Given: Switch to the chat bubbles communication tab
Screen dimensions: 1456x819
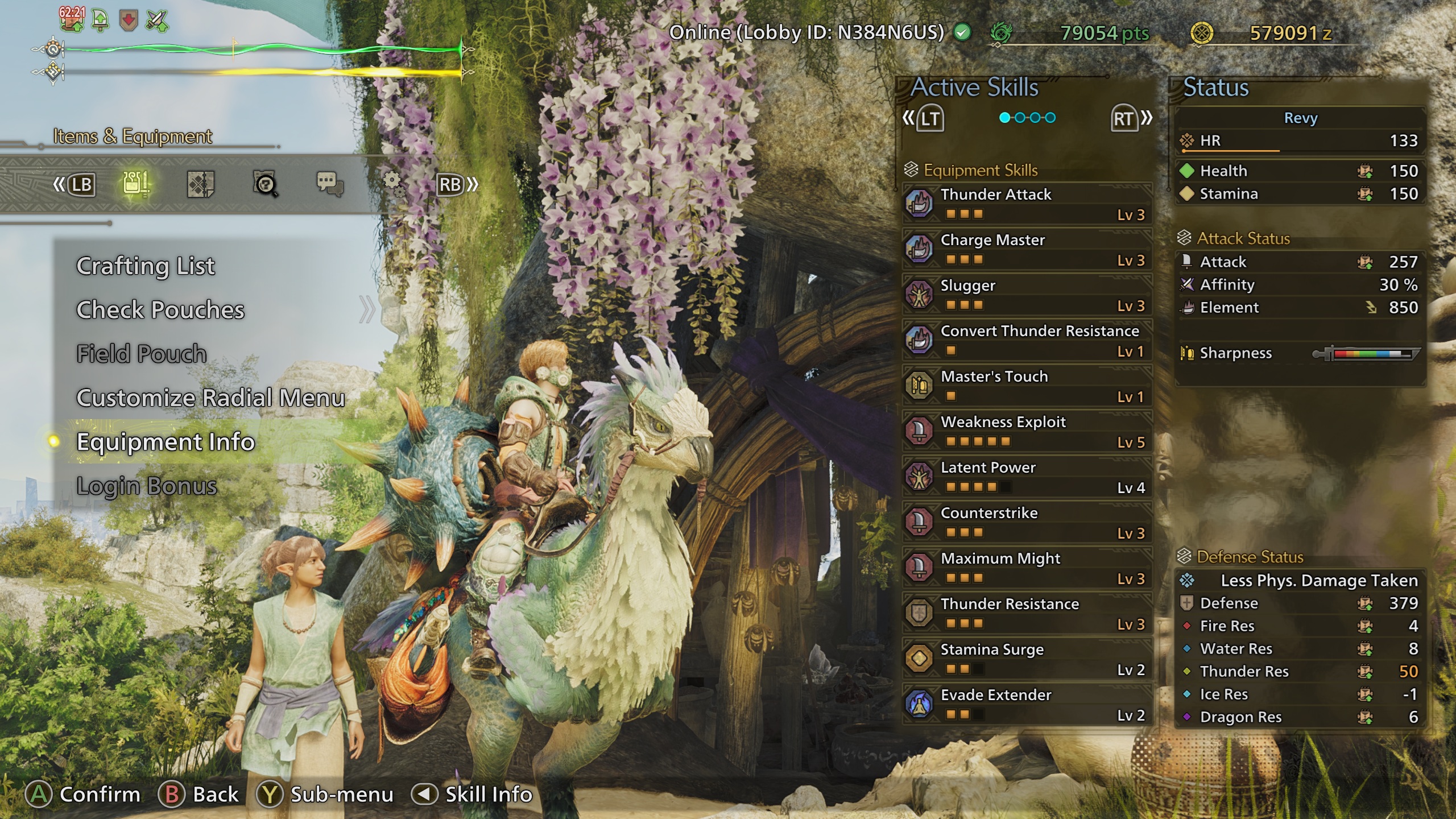Looking at the screenshot, I should tap(330, 184).
